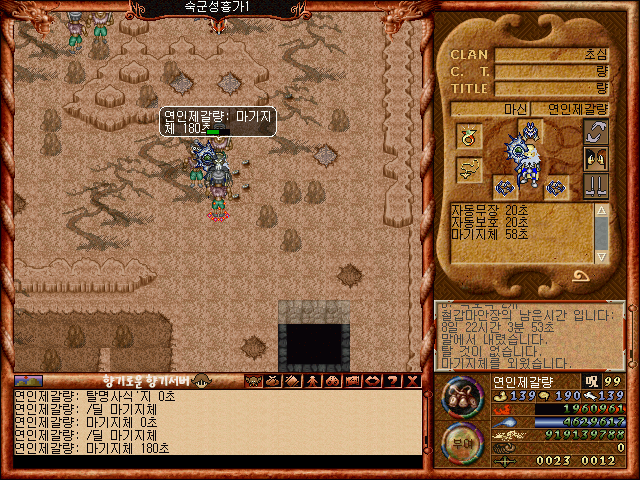This screenshot has width=640, height=480.
Task: Select the book icon in the toolbar
Action: 291,381
